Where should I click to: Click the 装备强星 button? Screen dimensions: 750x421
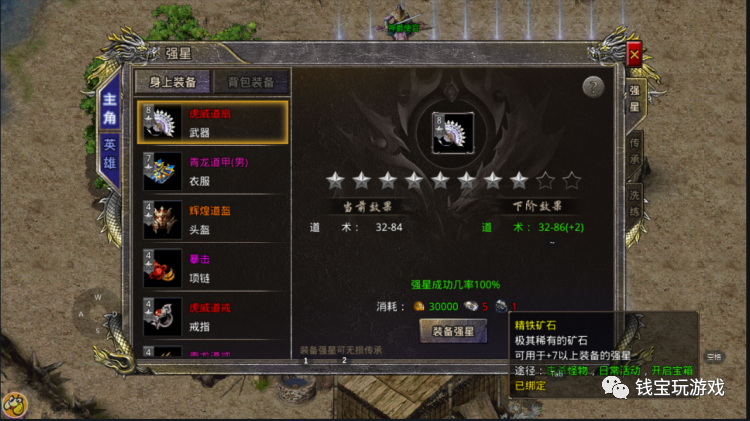pyautogui.click(x=452, y=332)
